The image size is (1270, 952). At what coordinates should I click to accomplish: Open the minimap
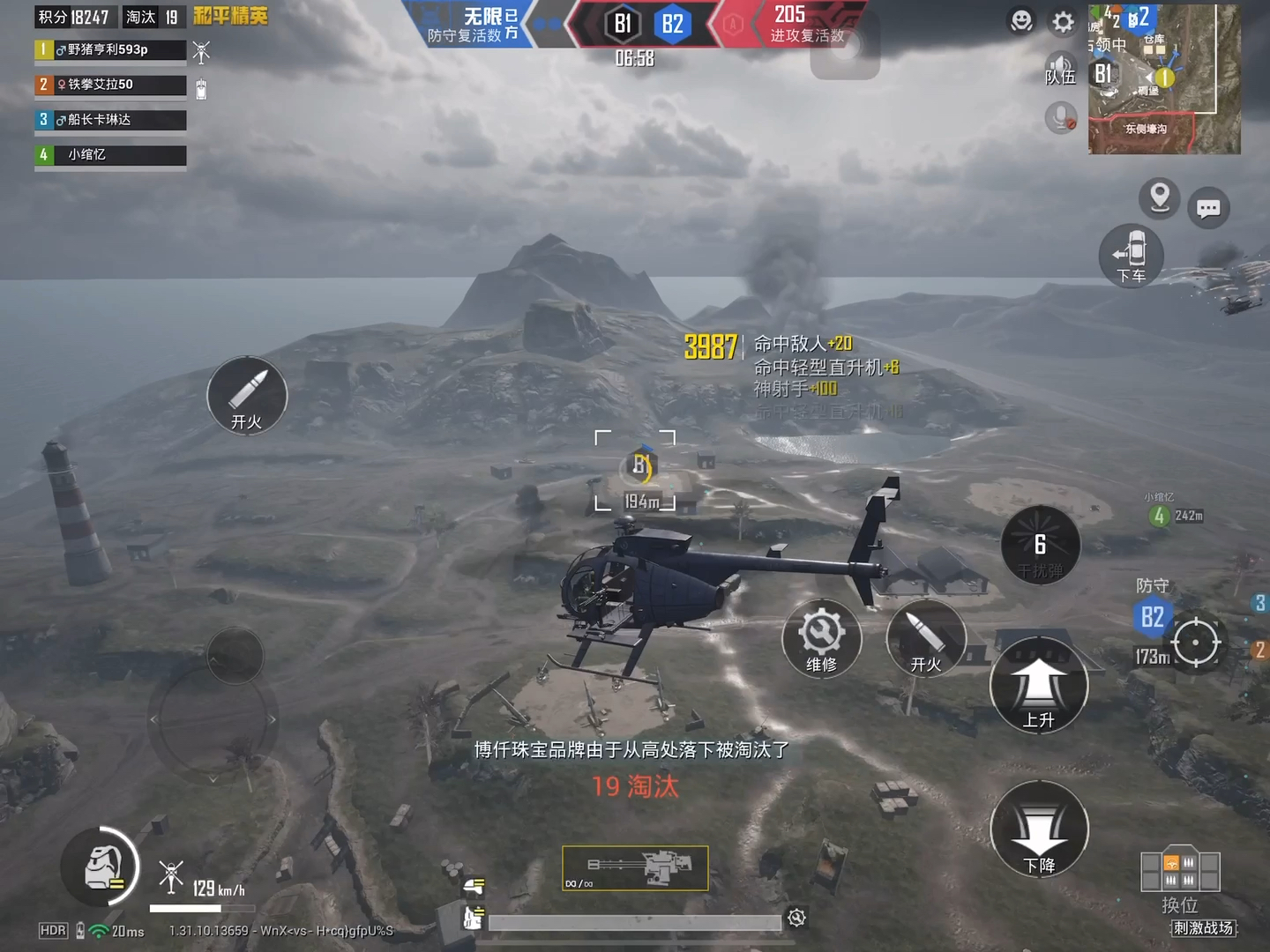pyautogui.click(x=1164, y=79)
